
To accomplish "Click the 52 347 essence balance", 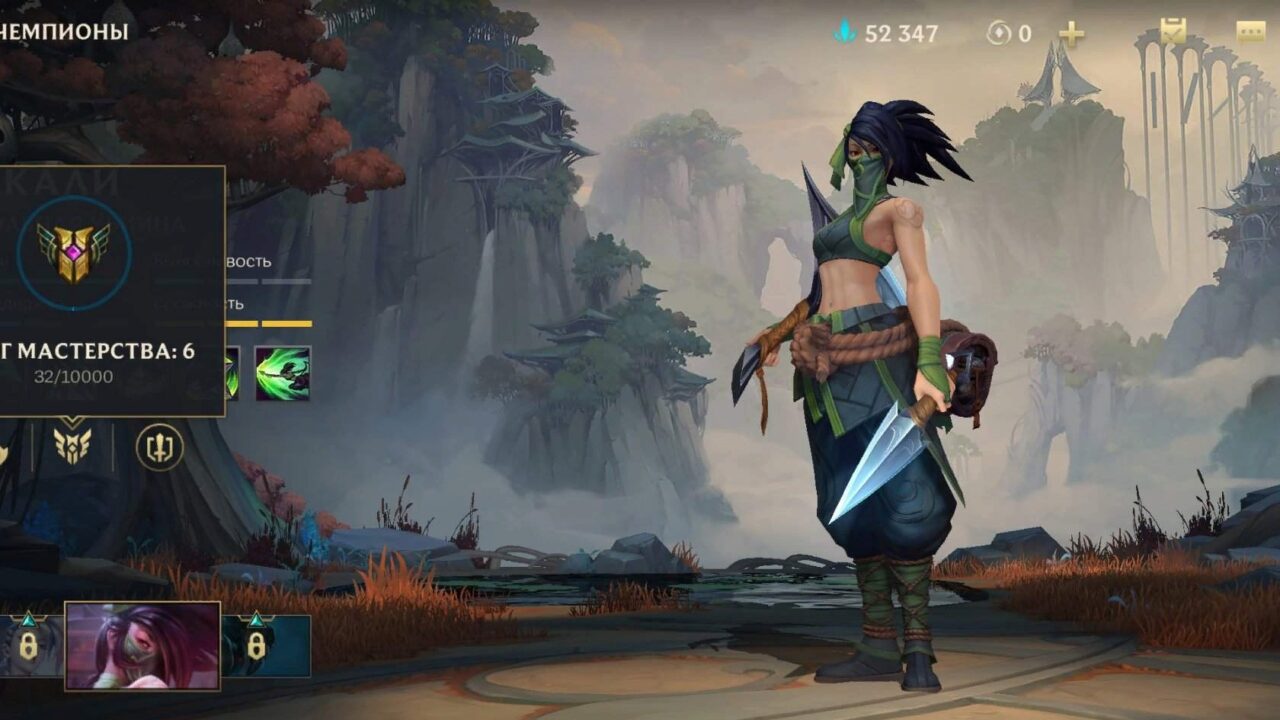I will [x=900, y=30].
